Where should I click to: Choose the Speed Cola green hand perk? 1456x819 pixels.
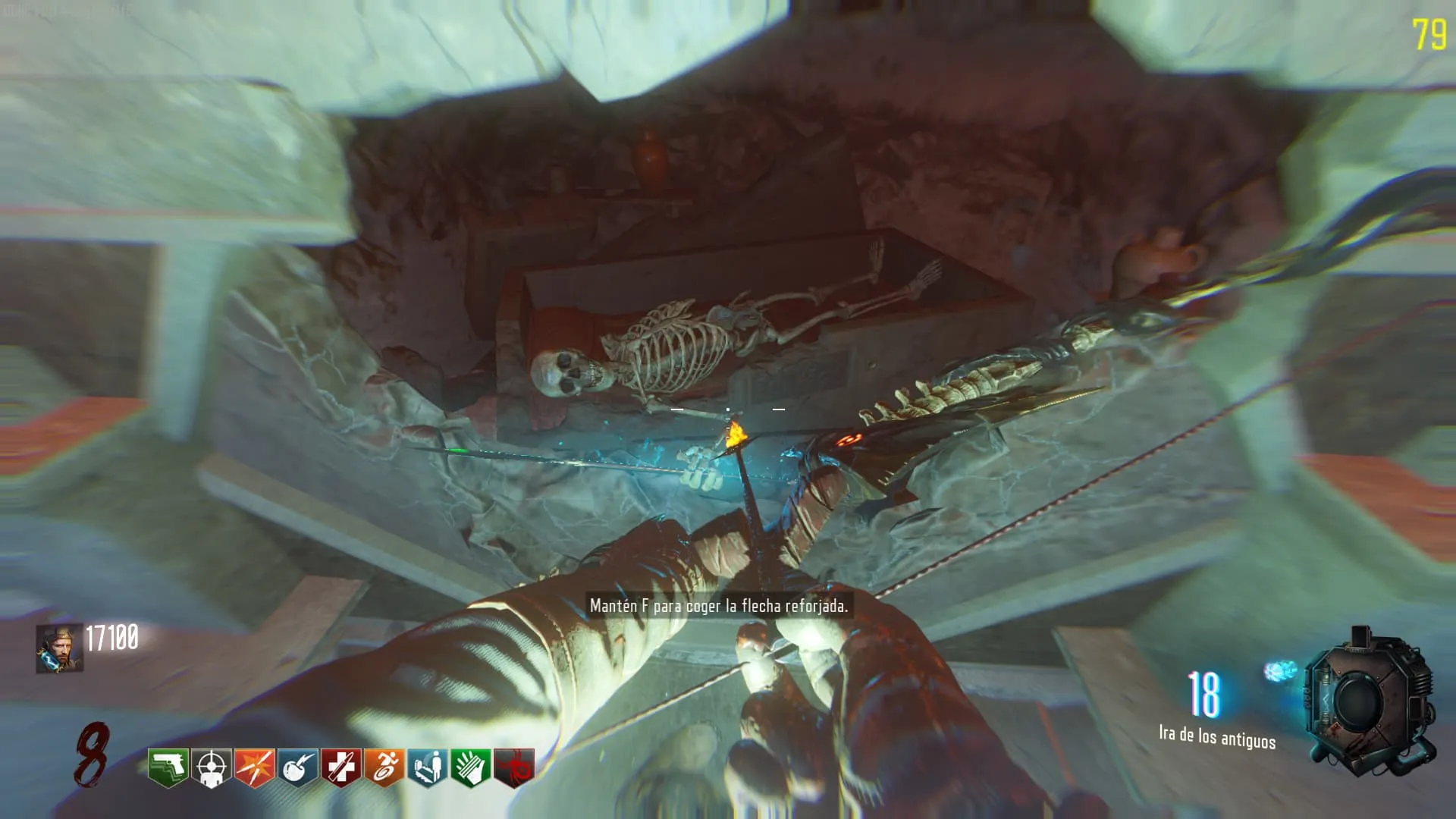click(x=471, y=767)
